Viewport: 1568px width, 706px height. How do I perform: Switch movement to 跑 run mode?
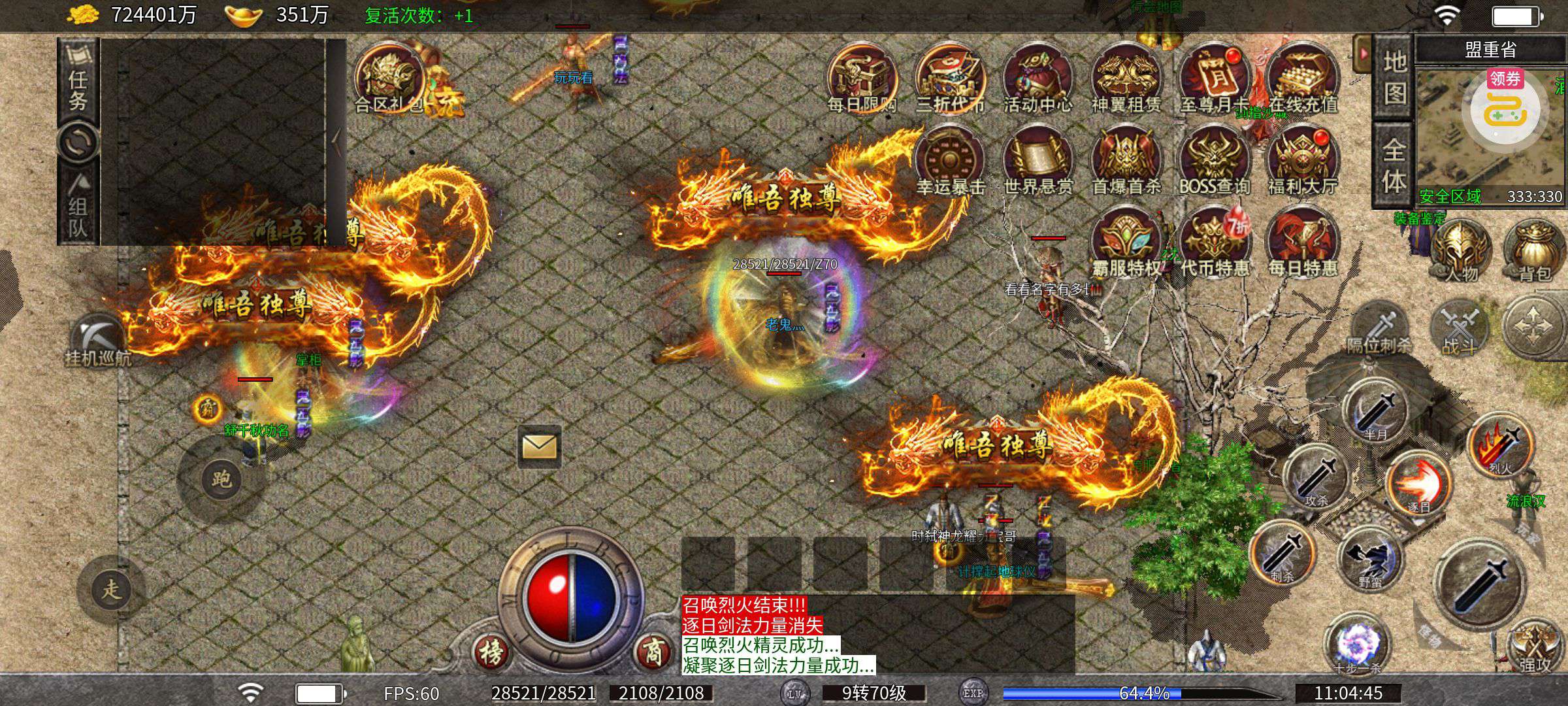(221, 479)
